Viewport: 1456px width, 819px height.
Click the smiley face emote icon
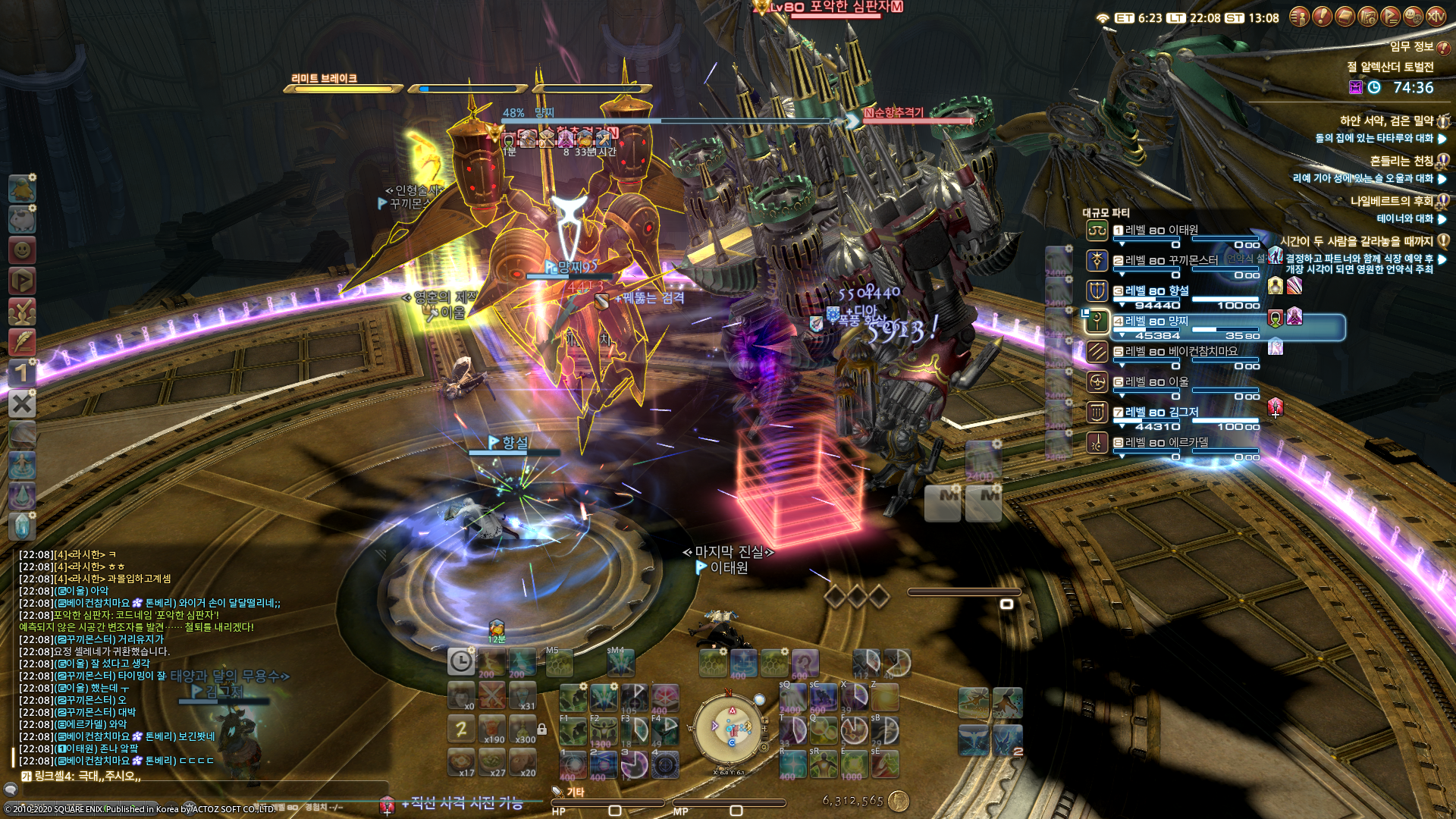click(22, 249)
